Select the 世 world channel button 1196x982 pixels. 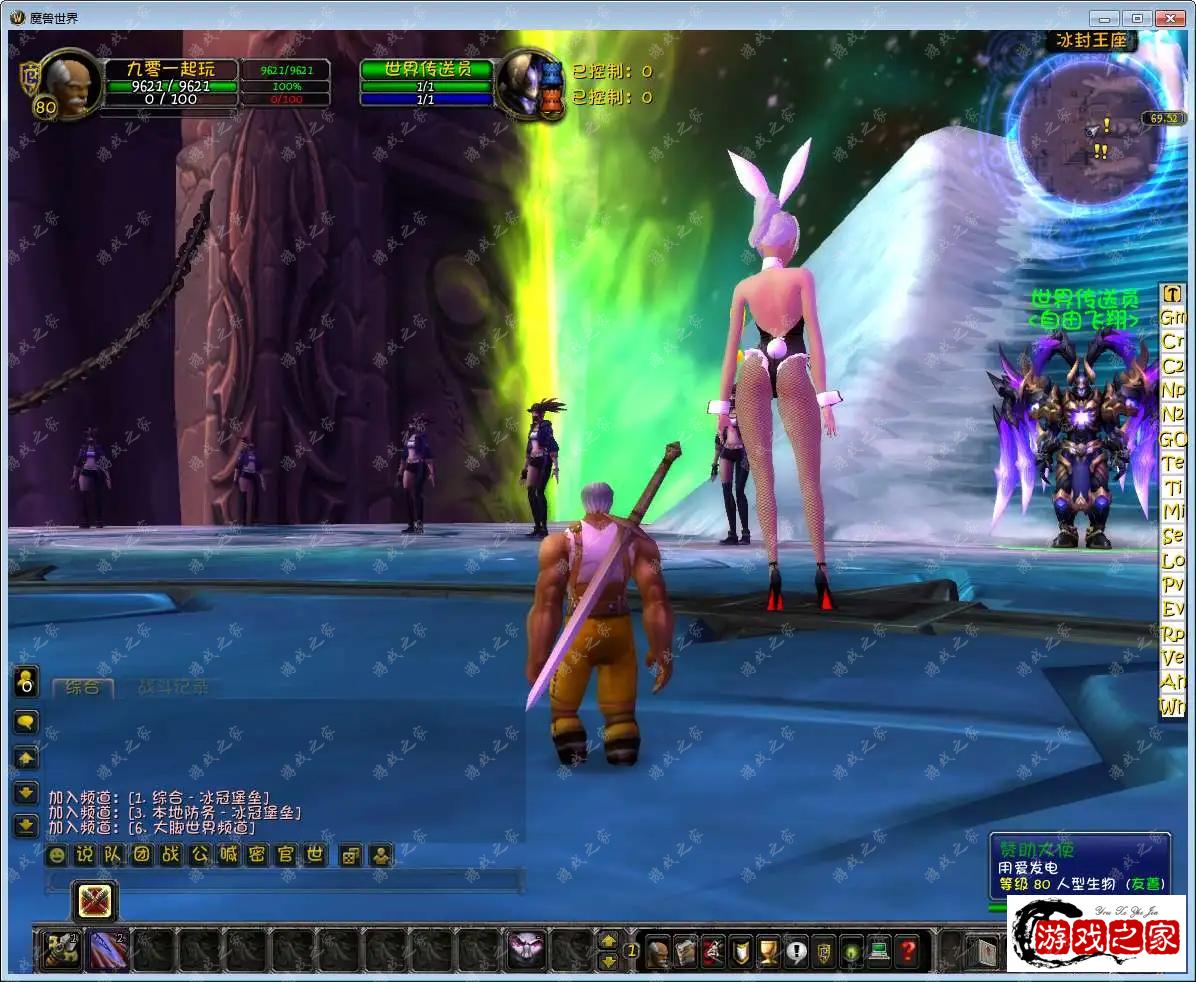point(316,855)
